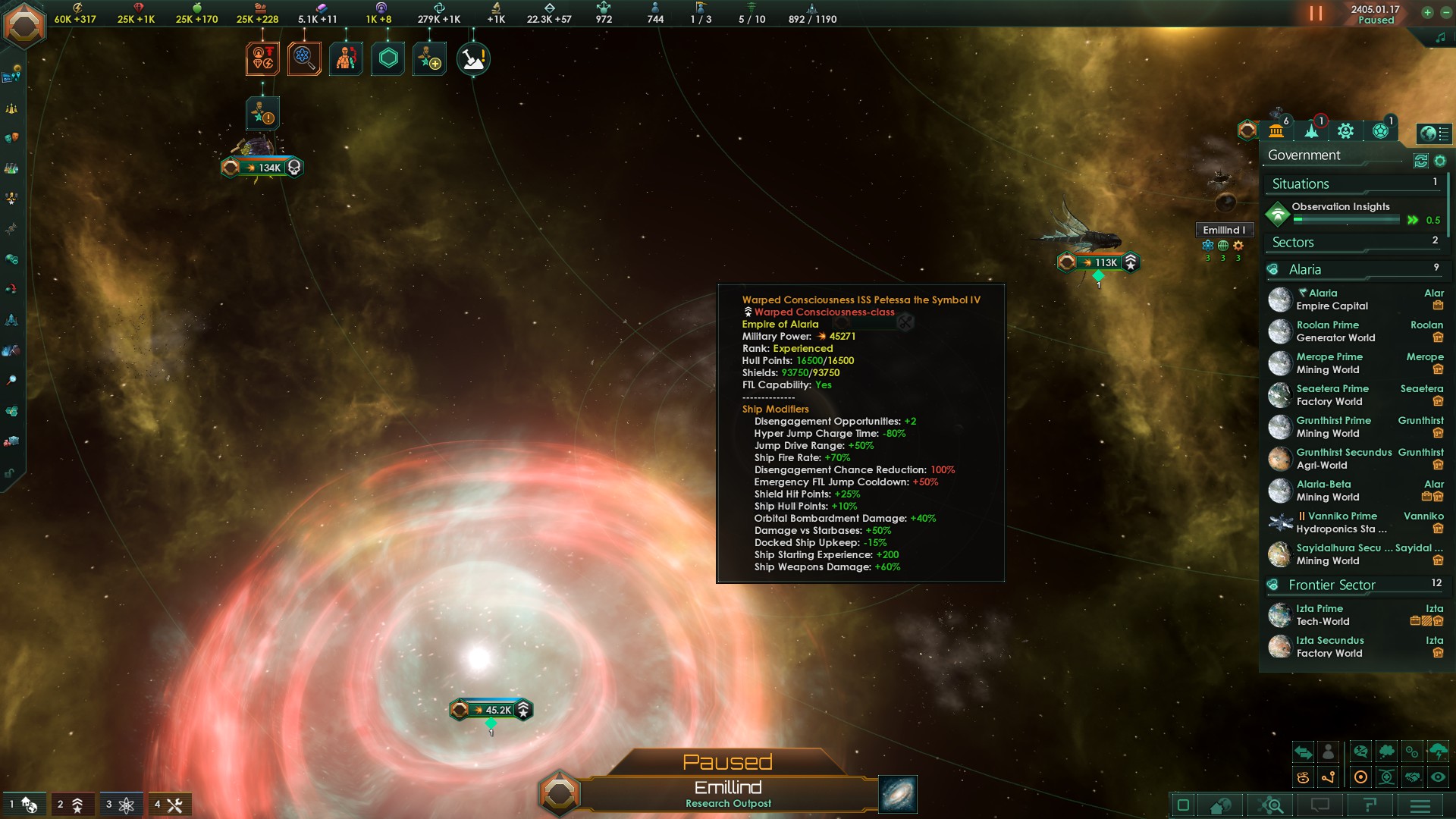
Task: Open the empire emblem menu
Action: point(24,24)
